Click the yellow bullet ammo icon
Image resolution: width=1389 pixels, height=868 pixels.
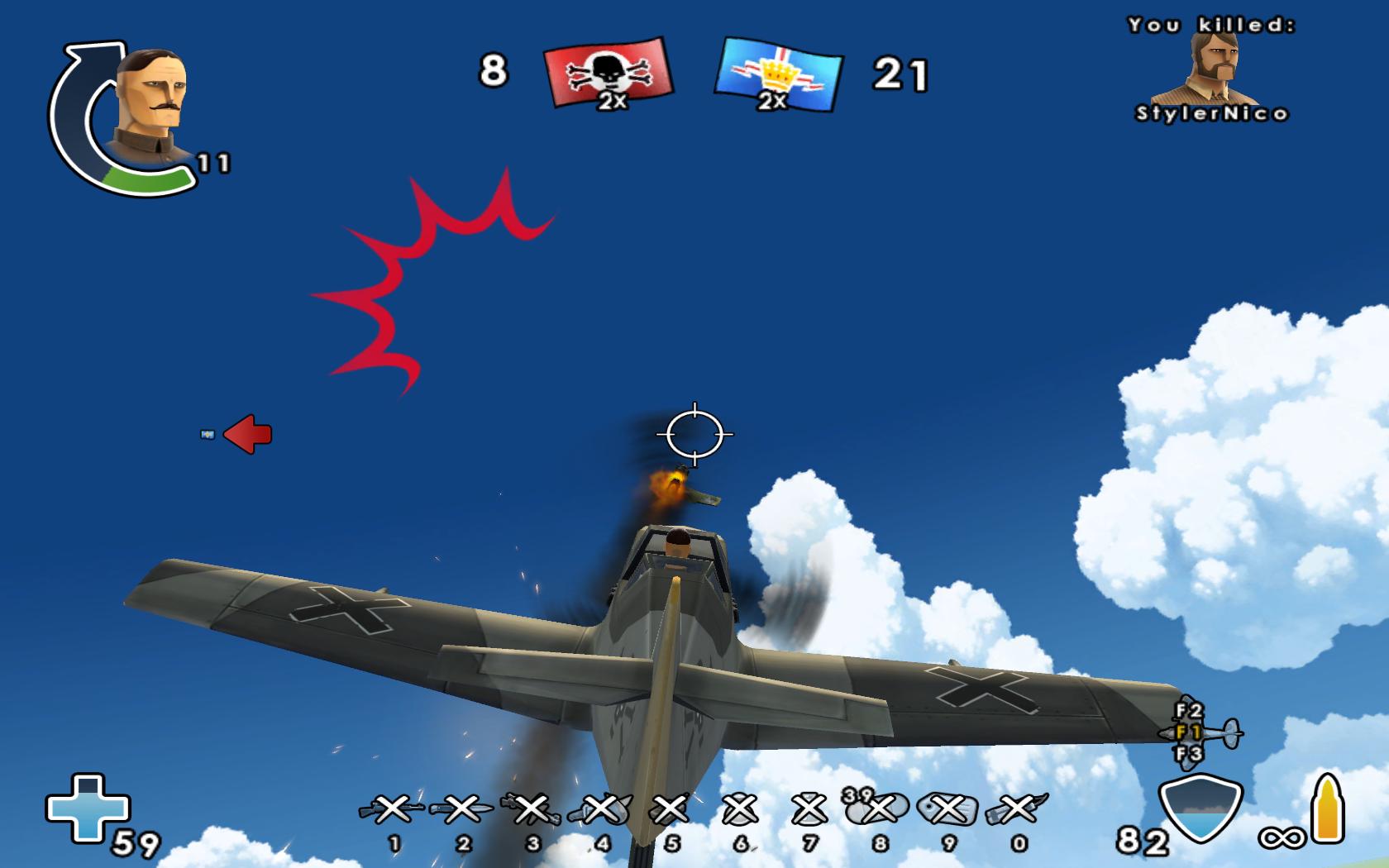pyautogui.click(x=1328, y=808)
